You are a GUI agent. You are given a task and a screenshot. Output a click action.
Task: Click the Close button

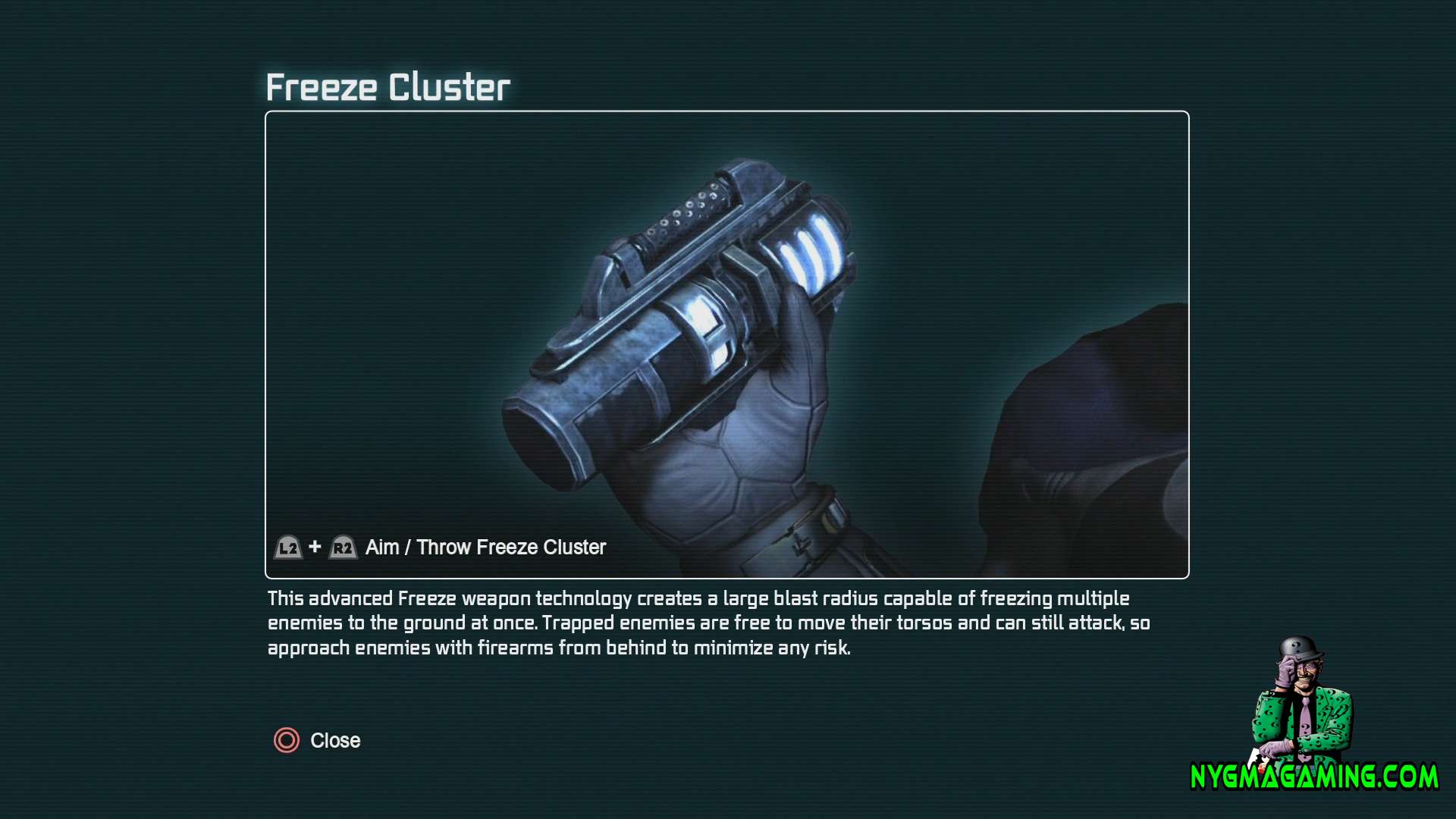334,741
